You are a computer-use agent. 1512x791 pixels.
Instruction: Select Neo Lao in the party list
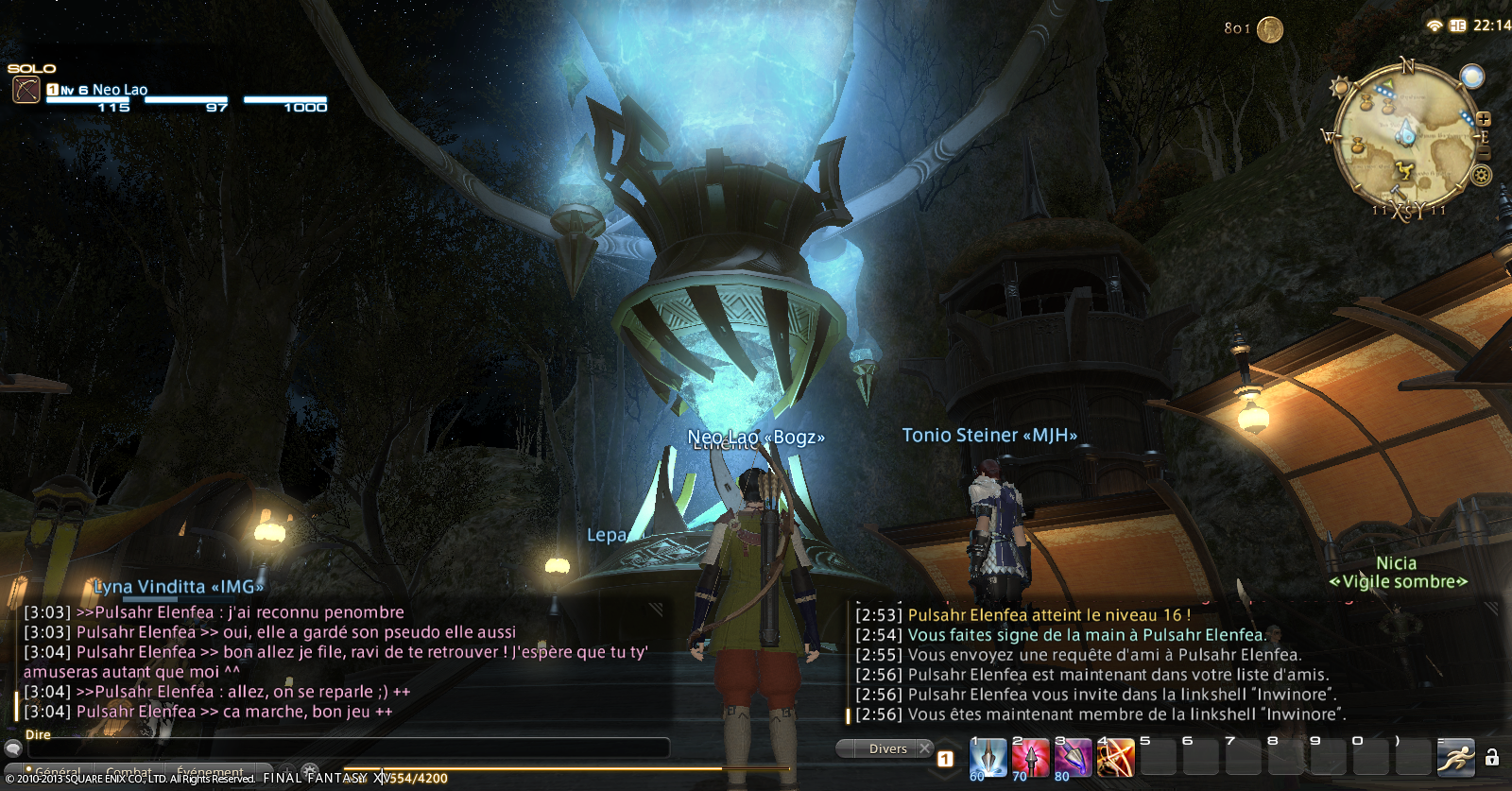[x=119, y=90]
